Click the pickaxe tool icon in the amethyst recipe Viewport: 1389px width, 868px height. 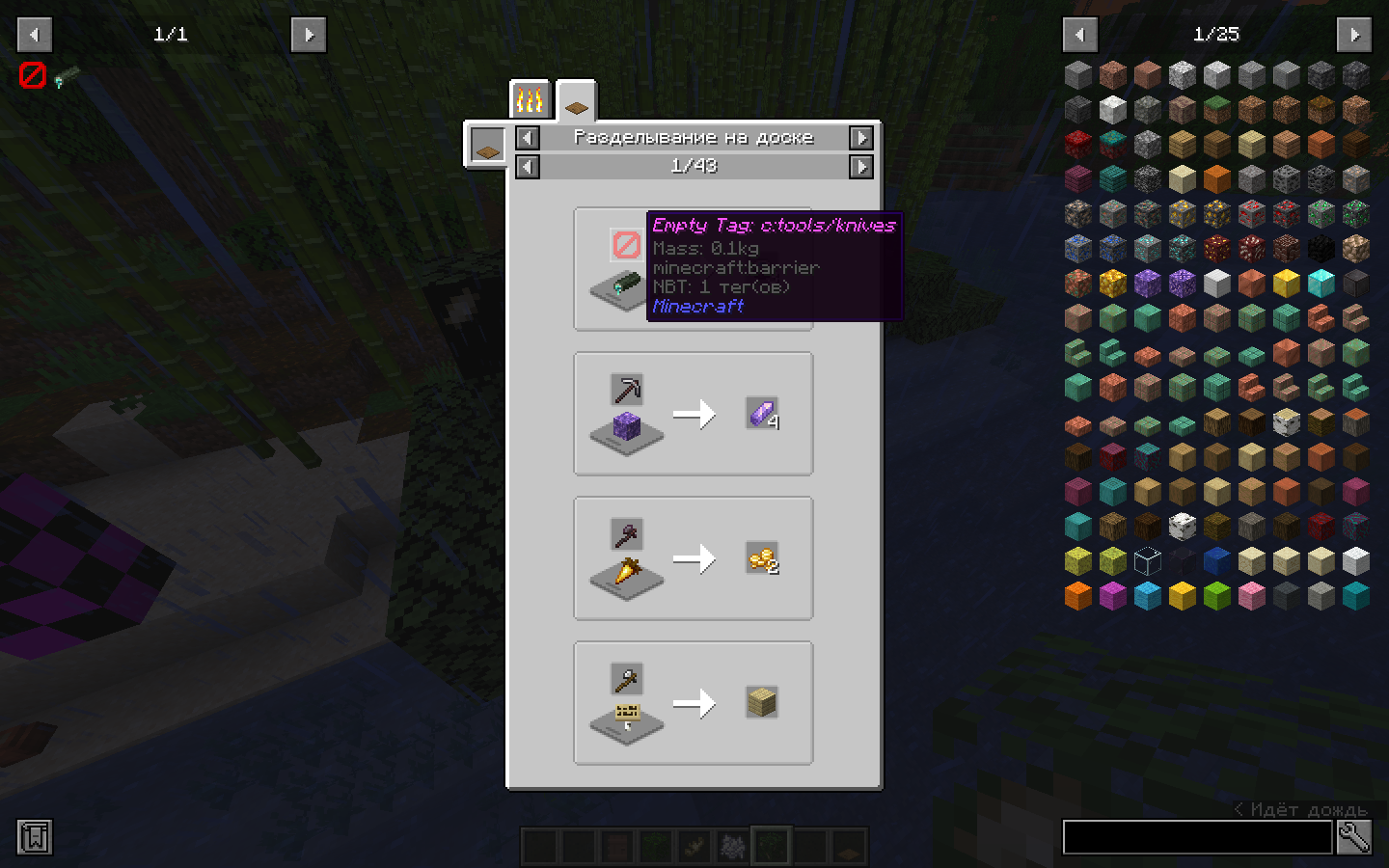click(x=626, y=390)
